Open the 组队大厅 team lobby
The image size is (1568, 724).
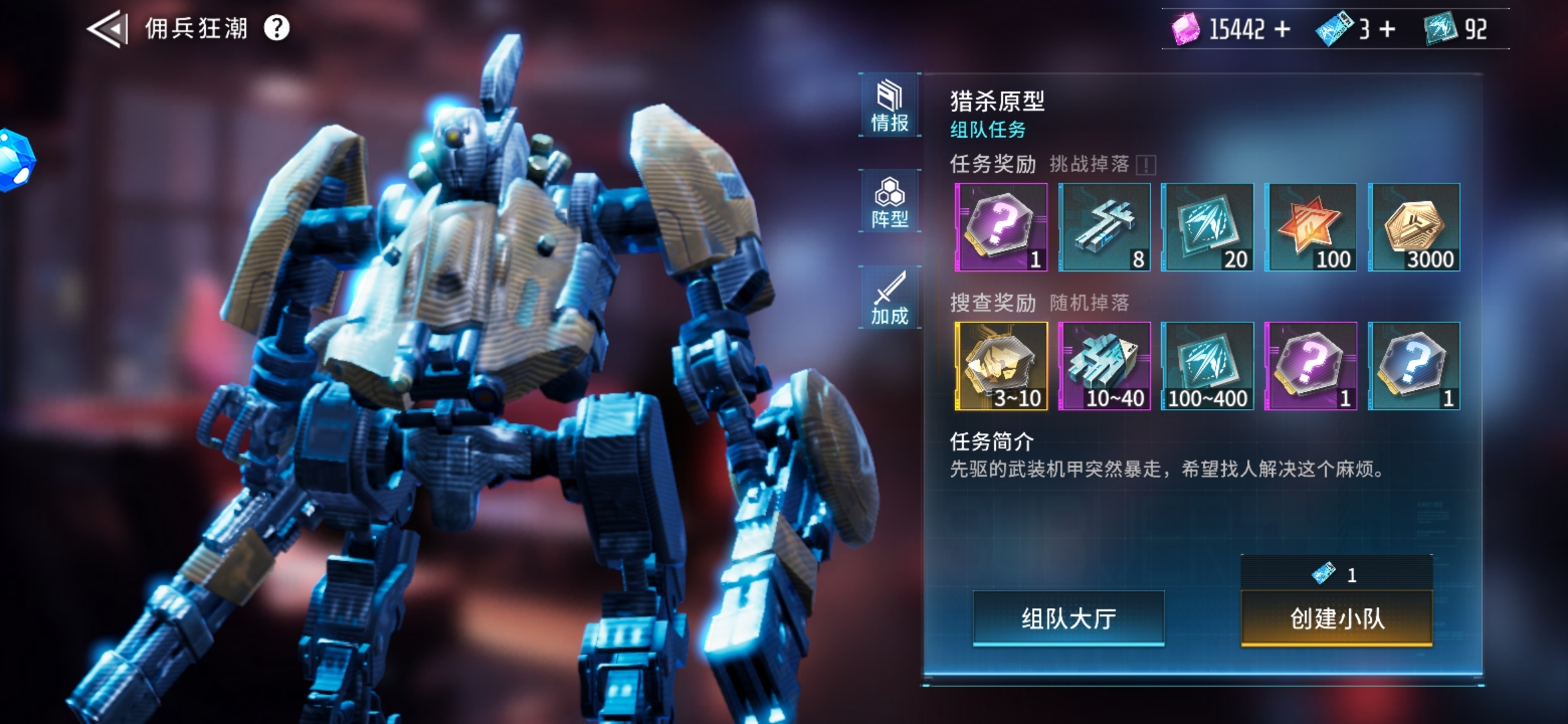[x=1068, y=618]
